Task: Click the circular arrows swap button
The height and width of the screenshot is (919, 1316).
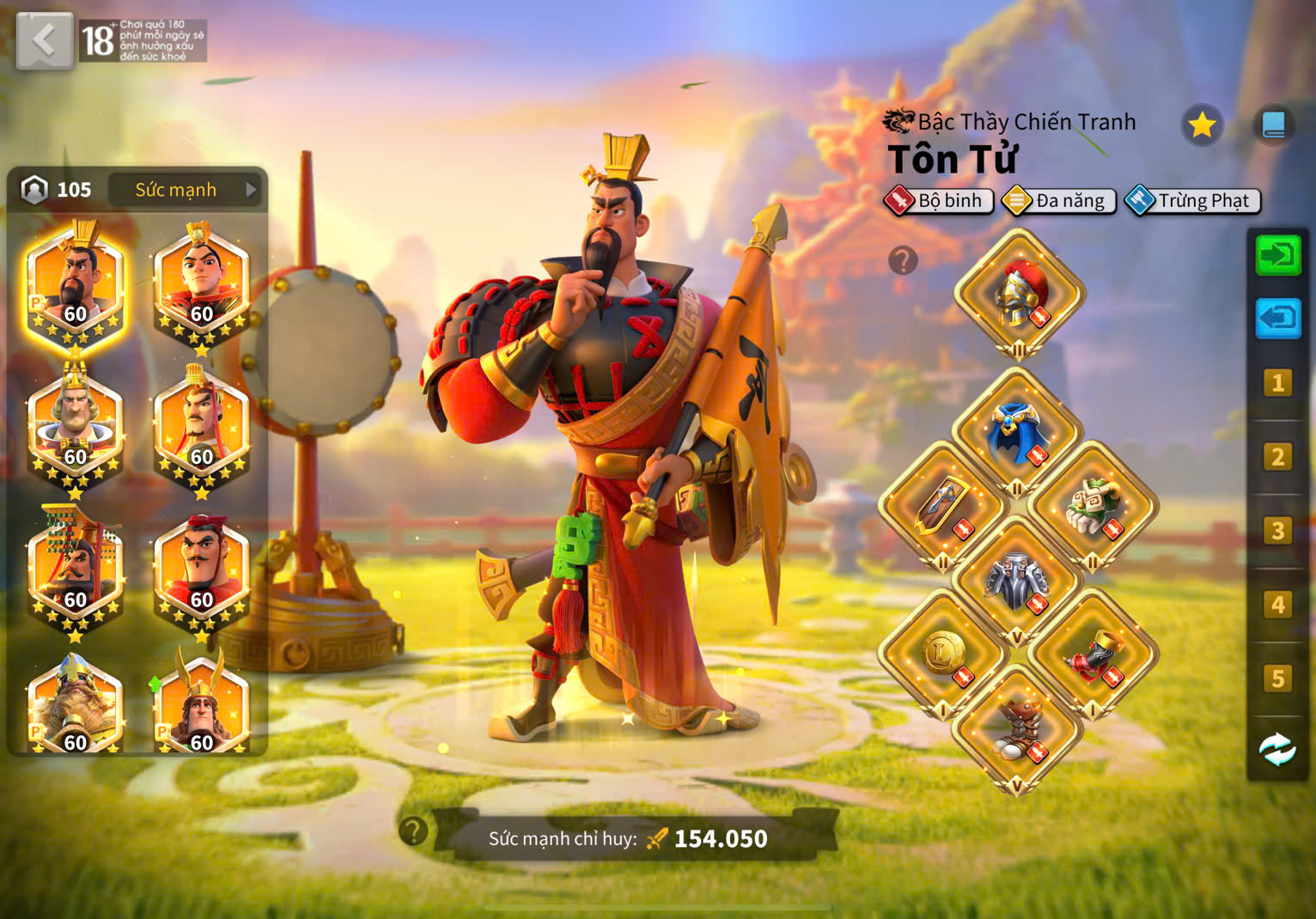Action: [x=1277, y=750]
